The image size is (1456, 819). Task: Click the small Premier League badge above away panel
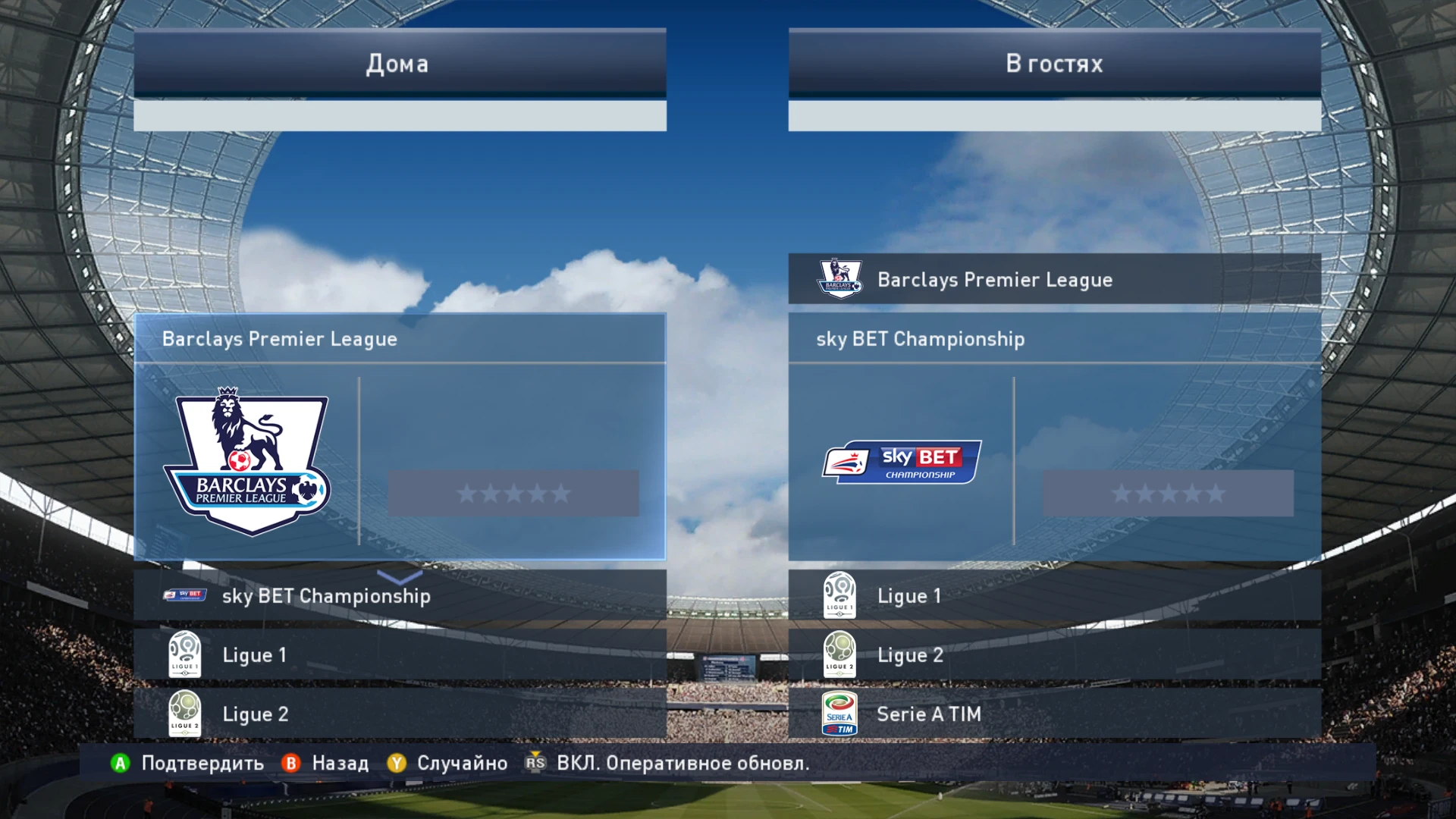[x=840, y=279]
